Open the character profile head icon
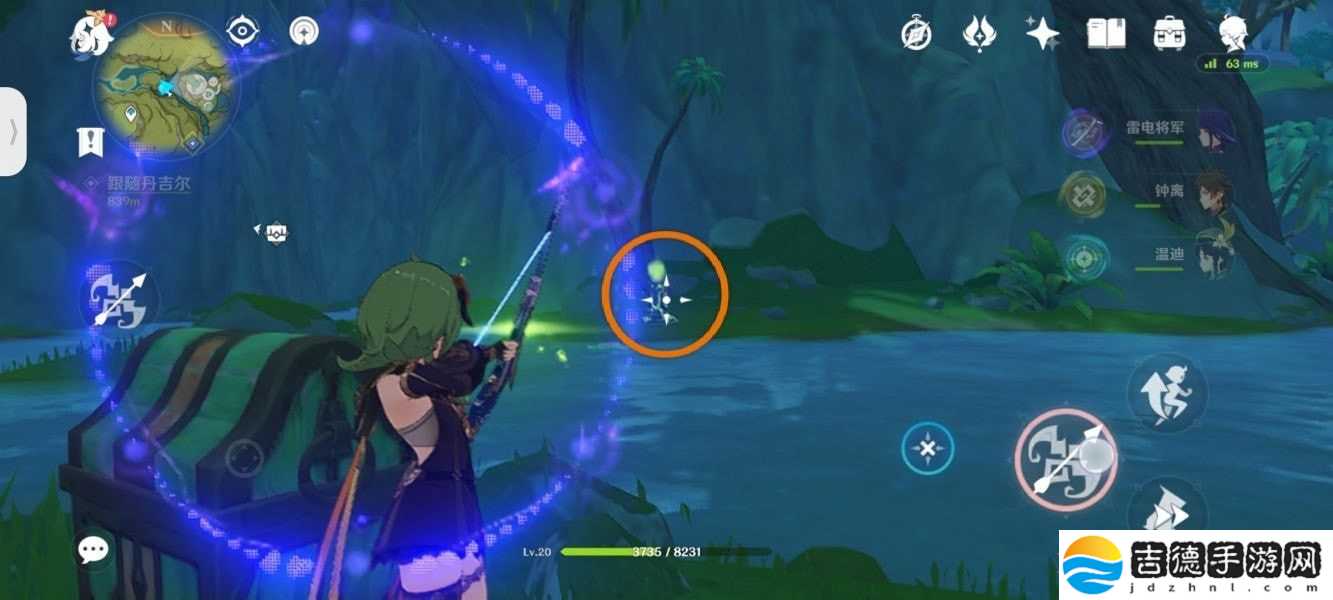Screen dimensions: 1333x600 [1234, 35]
